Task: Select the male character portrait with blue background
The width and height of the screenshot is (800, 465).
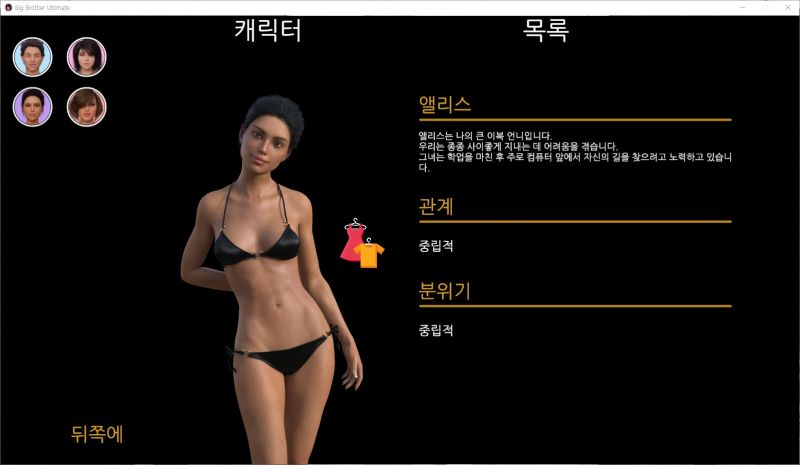Action: (x=33, y=57)
